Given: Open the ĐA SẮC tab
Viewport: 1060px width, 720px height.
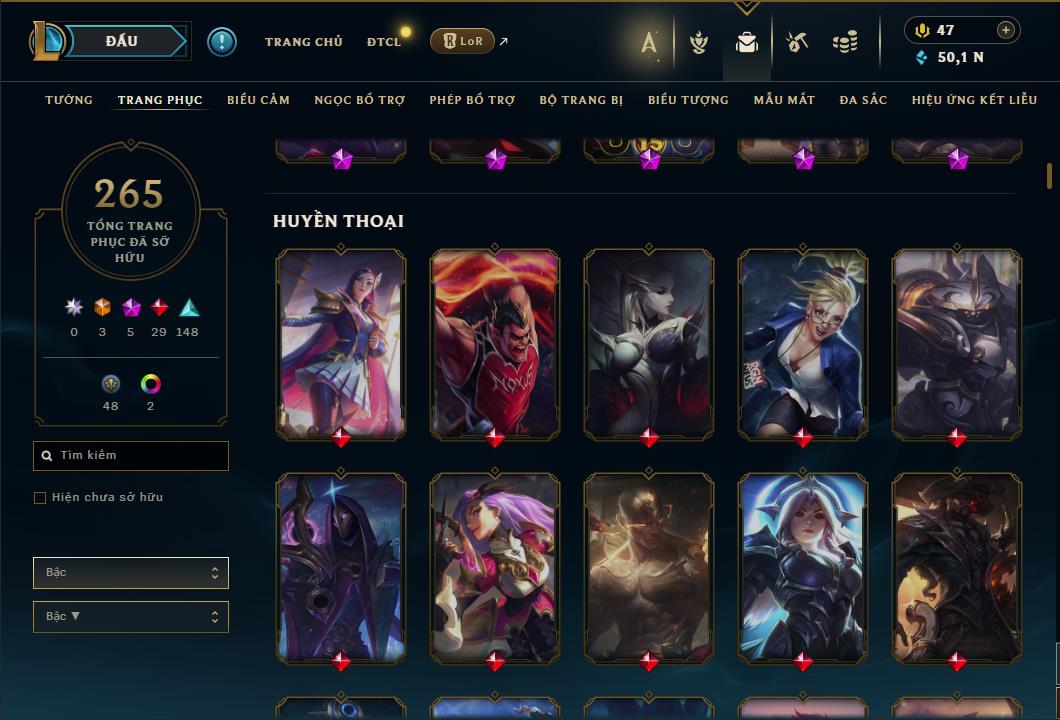Looking at the screenshot, I should 863,100.
